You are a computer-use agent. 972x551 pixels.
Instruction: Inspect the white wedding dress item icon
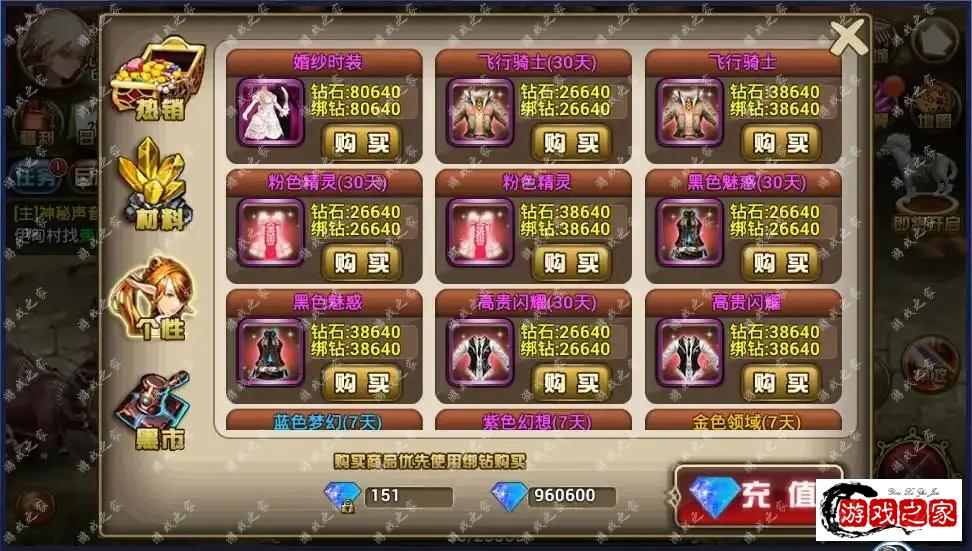(x=270, y=112)
